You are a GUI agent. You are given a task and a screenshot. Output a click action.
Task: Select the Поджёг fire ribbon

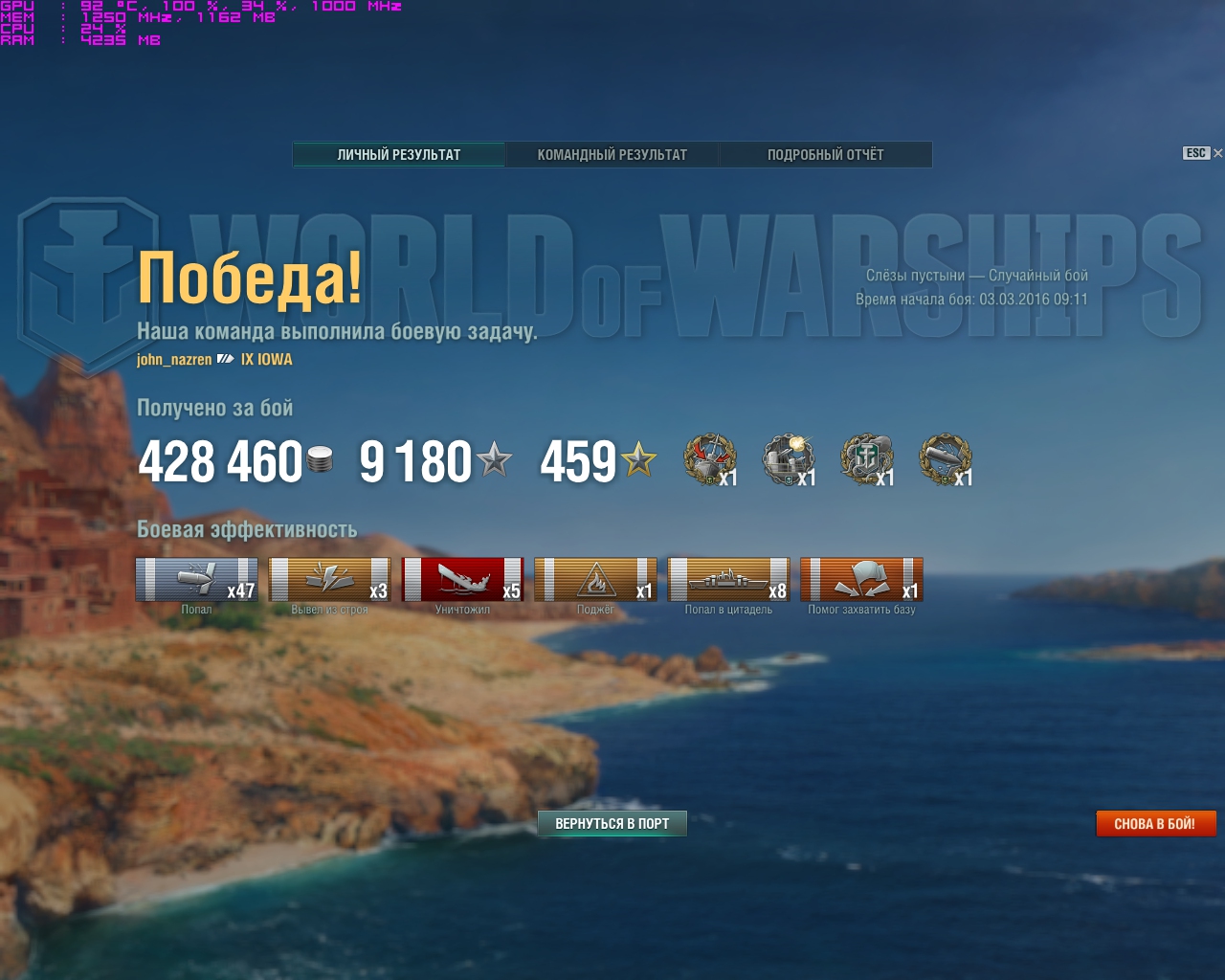point(595,580)
